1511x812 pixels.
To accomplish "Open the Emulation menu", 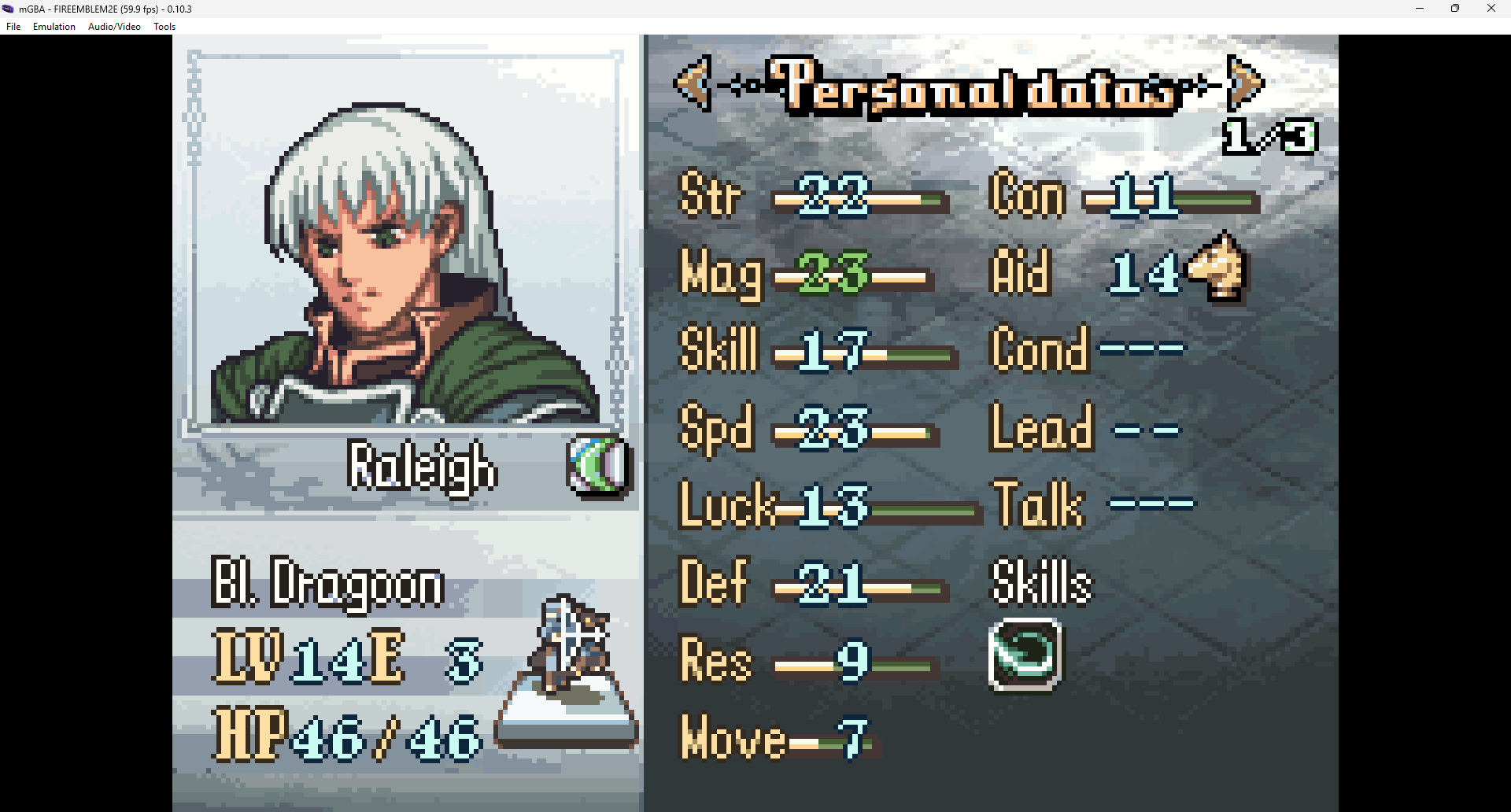I will pyautogui.click(x=54, y=27).
